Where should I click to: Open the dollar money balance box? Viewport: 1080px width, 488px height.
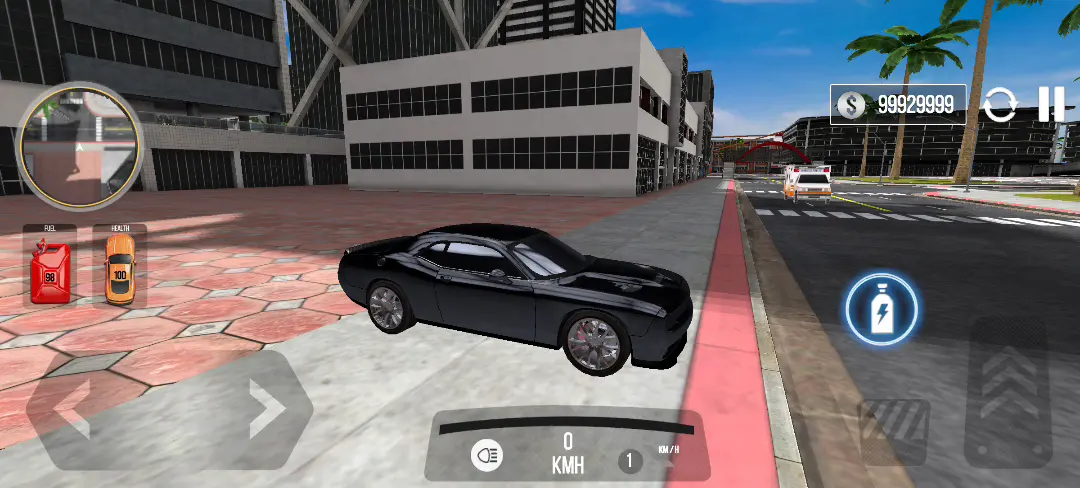897,104
